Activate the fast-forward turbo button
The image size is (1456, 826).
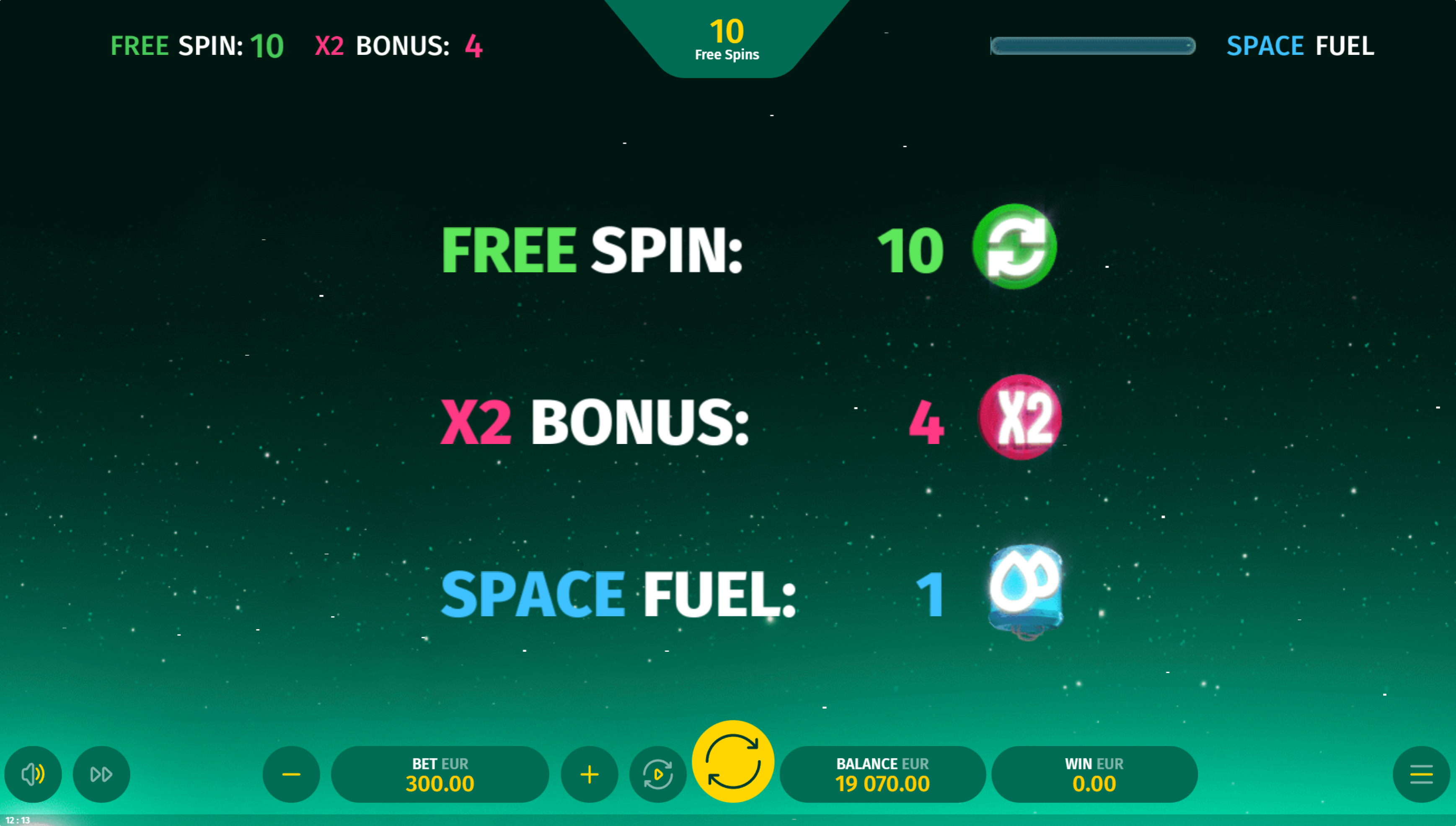[x=101, y=774]
